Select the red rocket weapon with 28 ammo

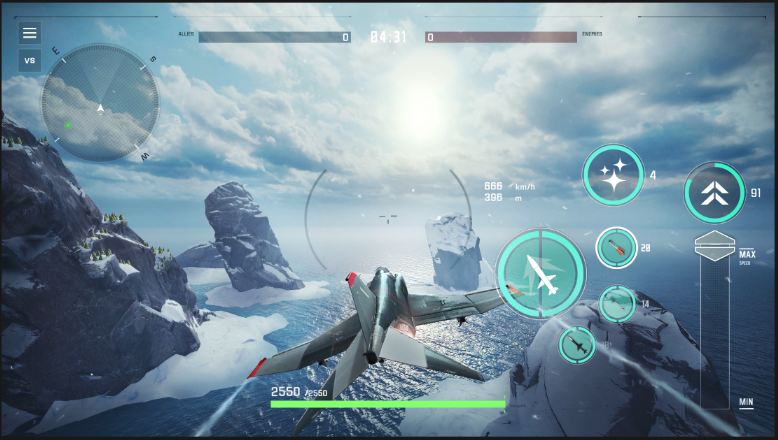pos(616,247)
